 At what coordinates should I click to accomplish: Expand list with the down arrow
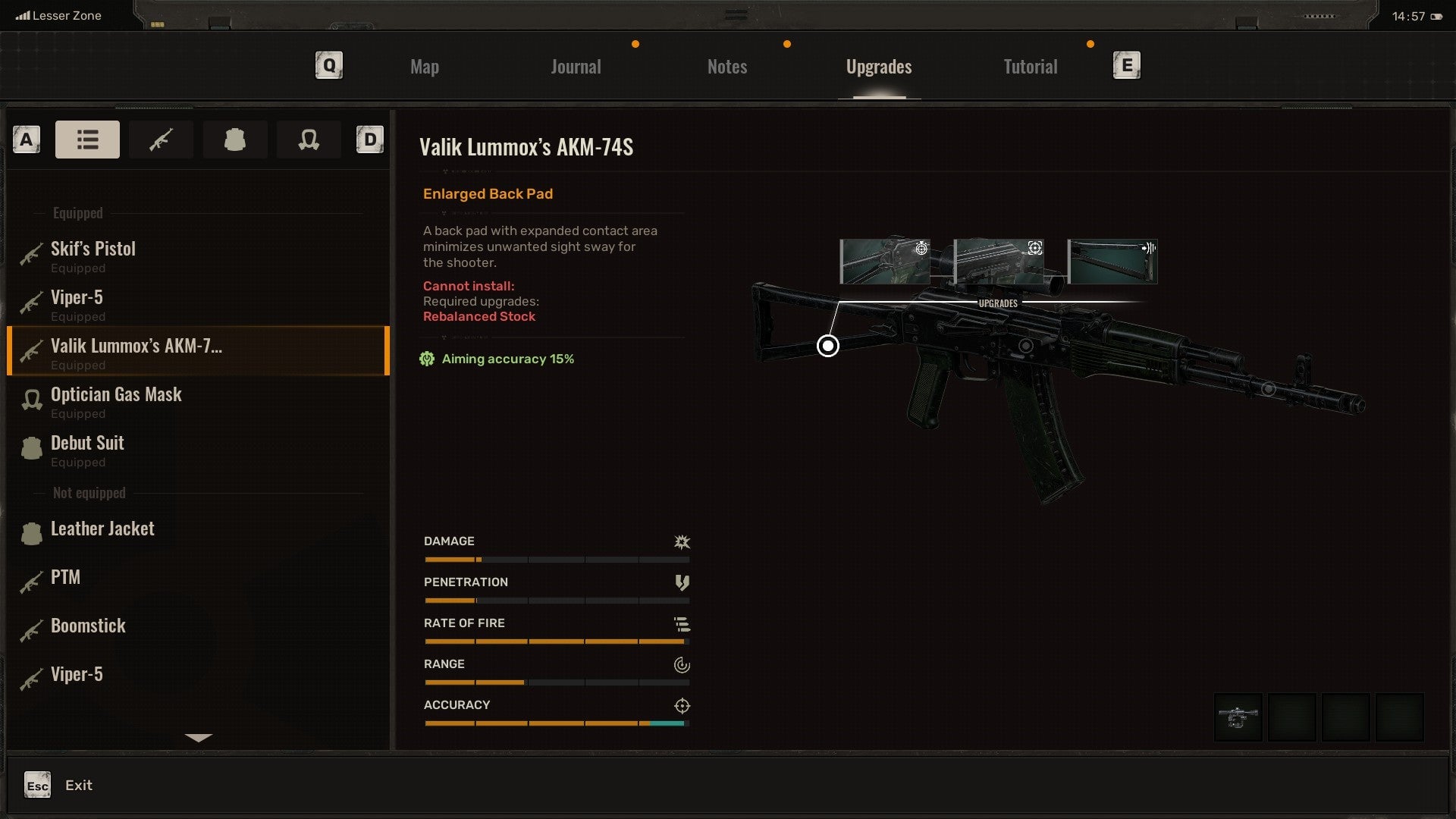pos(199,737)
